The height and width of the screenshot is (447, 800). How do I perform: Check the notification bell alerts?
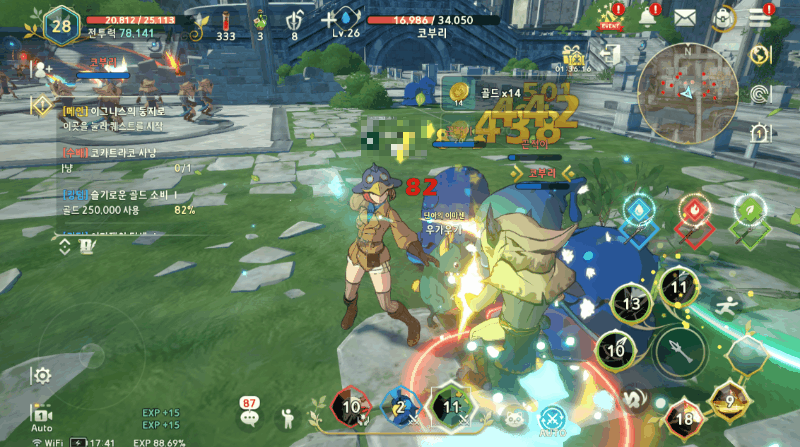click(648, 17)
